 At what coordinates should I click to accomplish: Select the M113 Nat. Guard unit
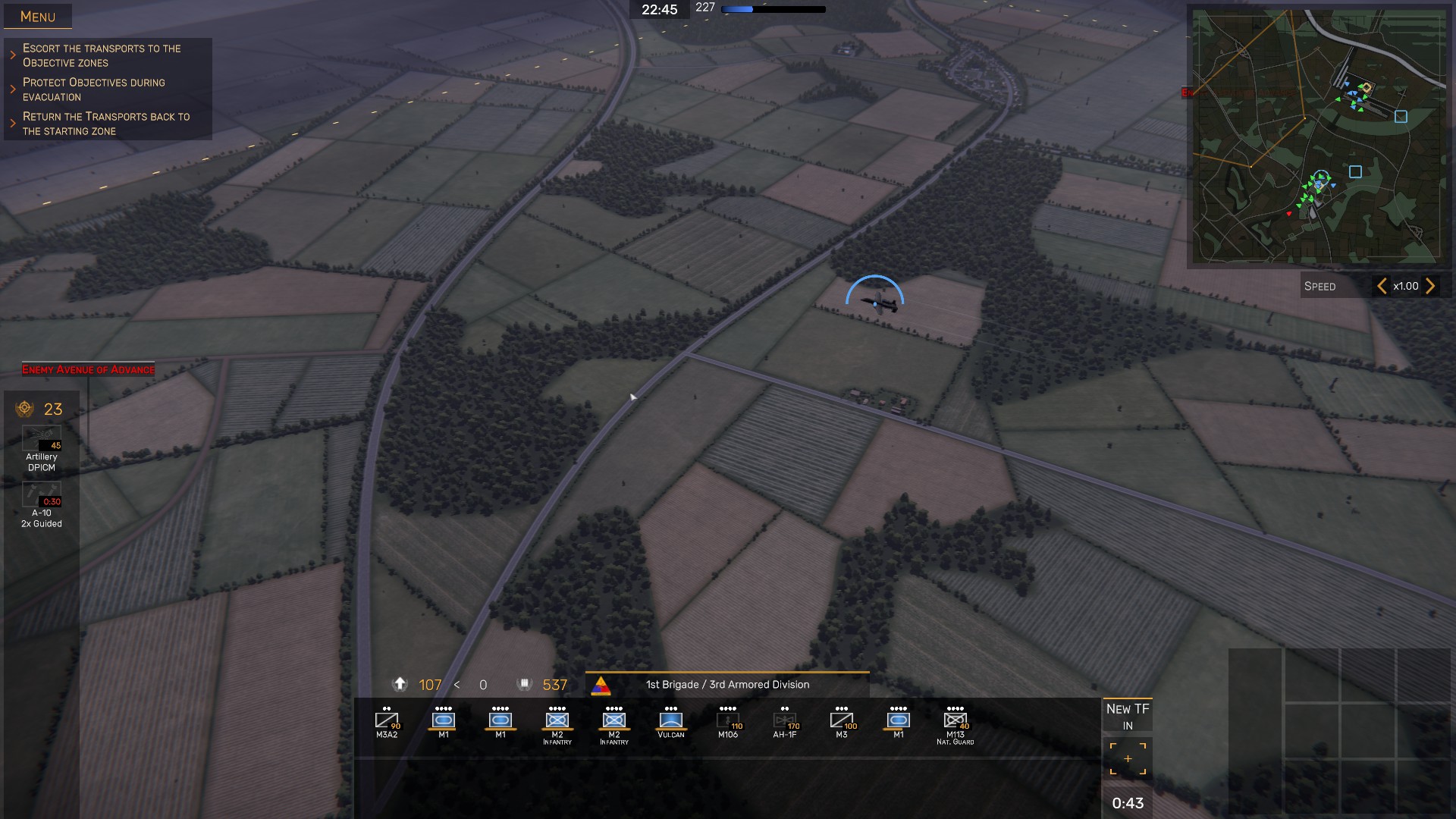[x=955, y=723]
